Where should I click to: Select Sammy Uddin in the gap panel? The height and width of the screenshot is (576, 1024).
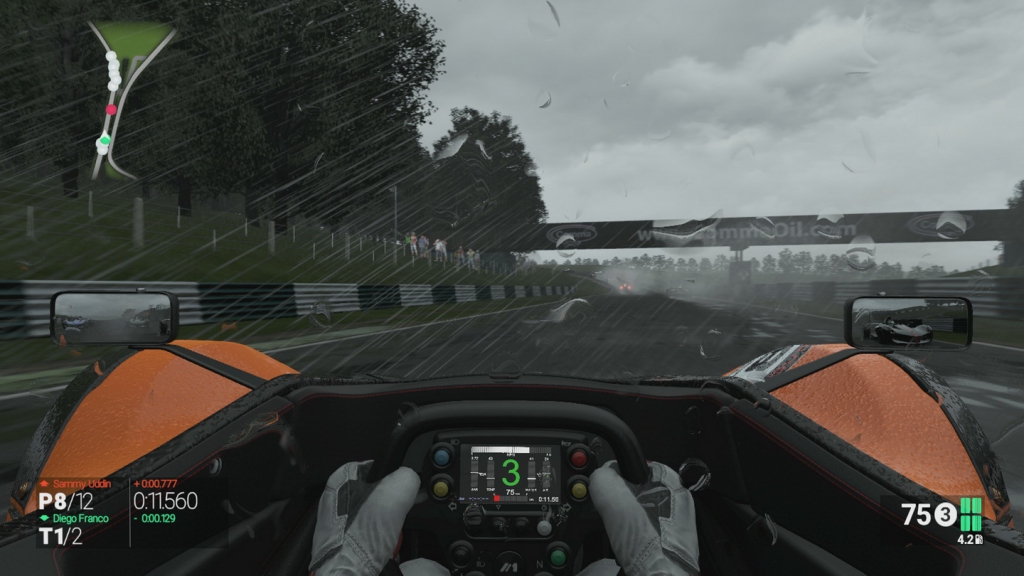pos(82,484)
